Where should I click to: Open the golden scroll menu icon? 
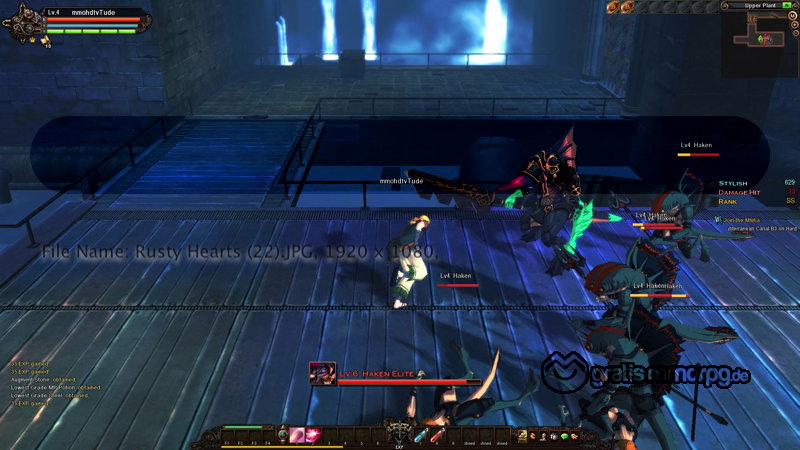tap(522, 435)
